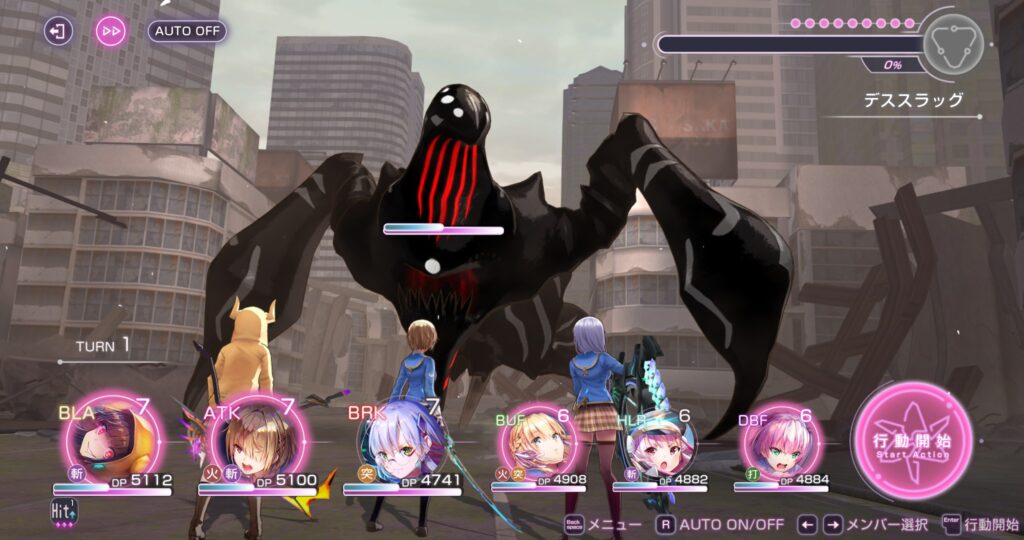Viewport: 1024px width, 540px height.
Task: Click the Hit counter icon
Action: (x=65, y=511)
